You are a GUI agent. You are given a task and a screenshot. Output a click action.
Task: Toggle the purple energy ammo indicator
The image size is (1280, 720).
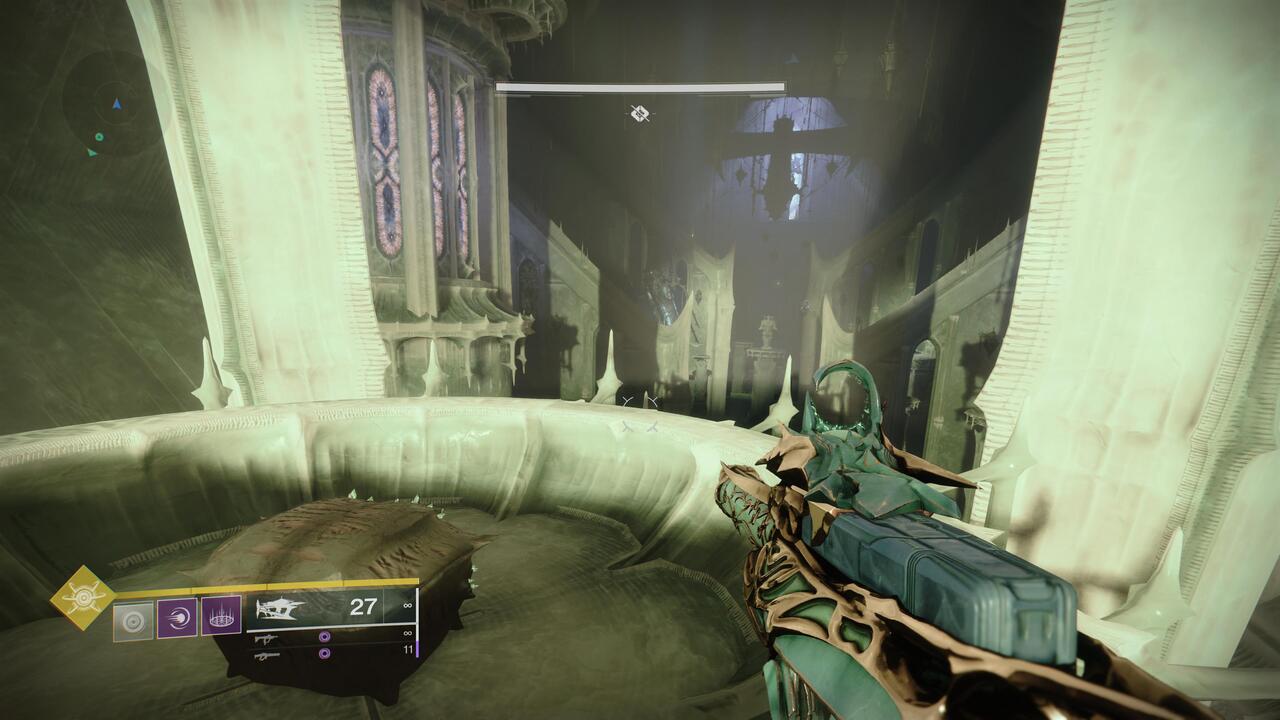click(324, 638)
